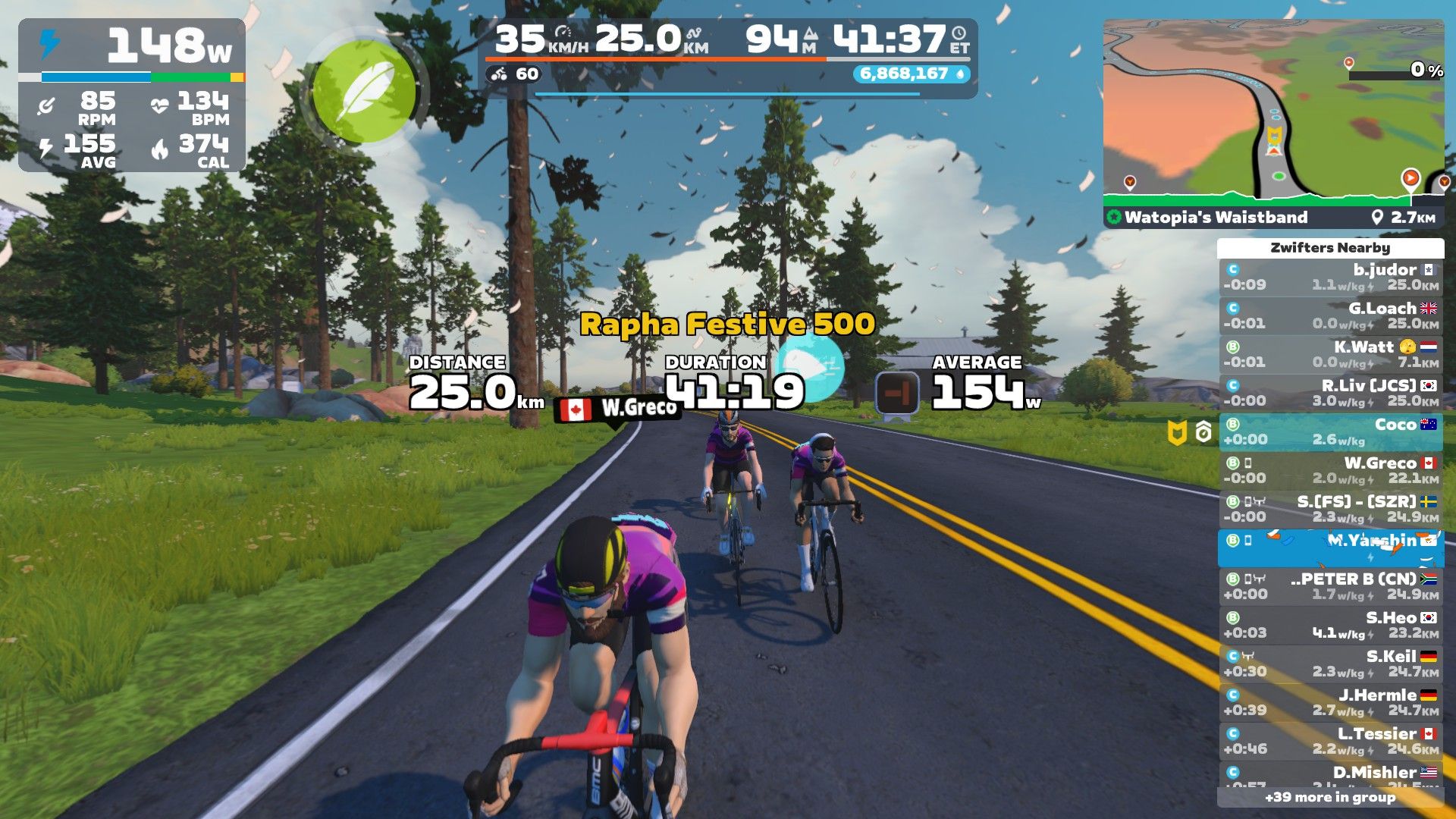Choose ..PETER B (CN) rider row
Image resolution: width=1456 pixels, height=819 pixels.
[x=1331, y=587]
